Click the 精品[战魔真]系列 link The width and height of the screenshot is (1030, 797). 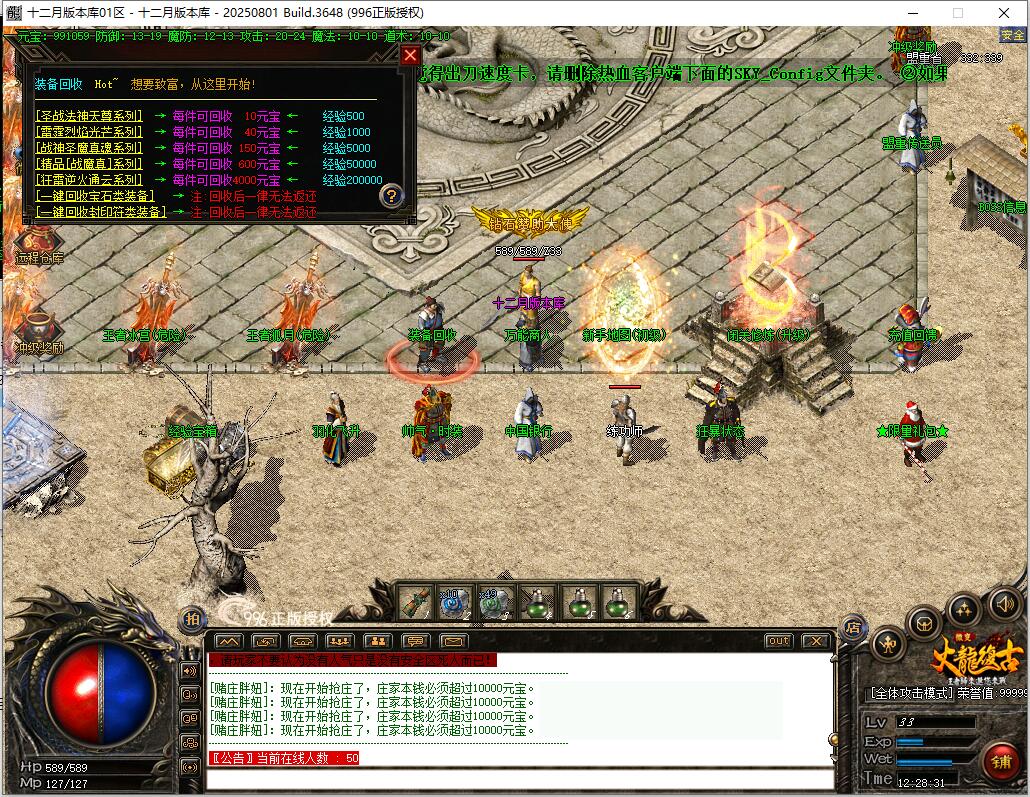pos(89,164)
